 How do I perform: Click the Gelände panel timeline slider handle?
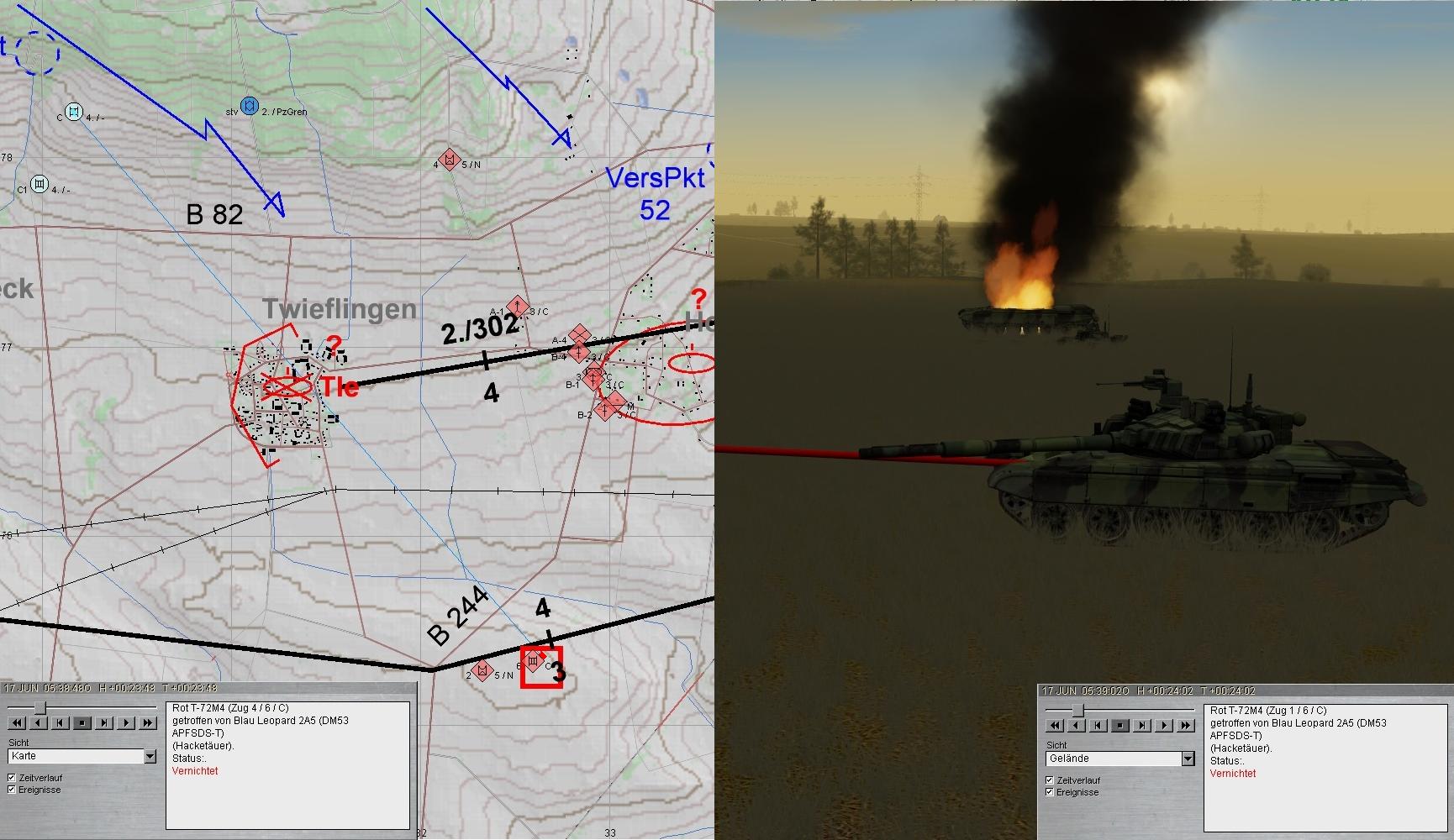coord(1077,711)
